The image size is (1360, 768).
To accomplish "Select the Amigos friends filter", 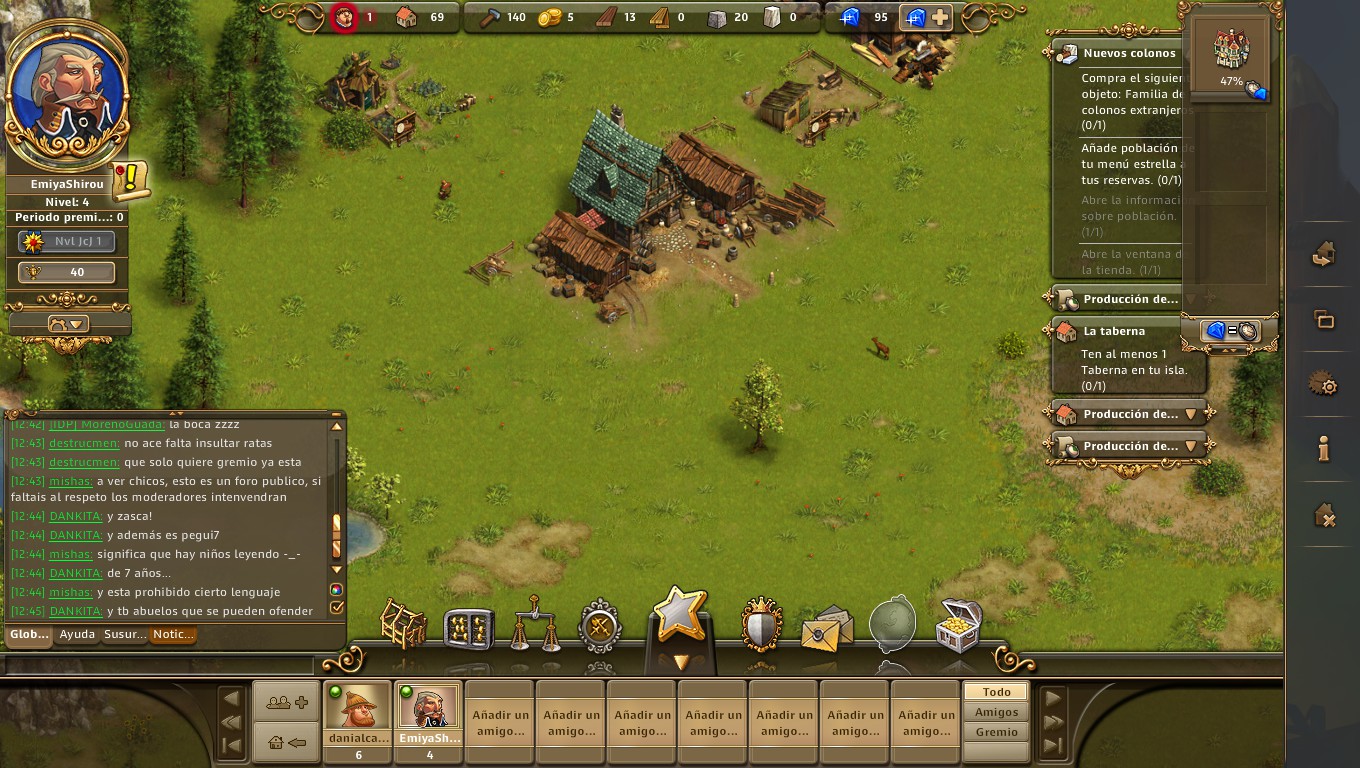I will click(996, 712).
